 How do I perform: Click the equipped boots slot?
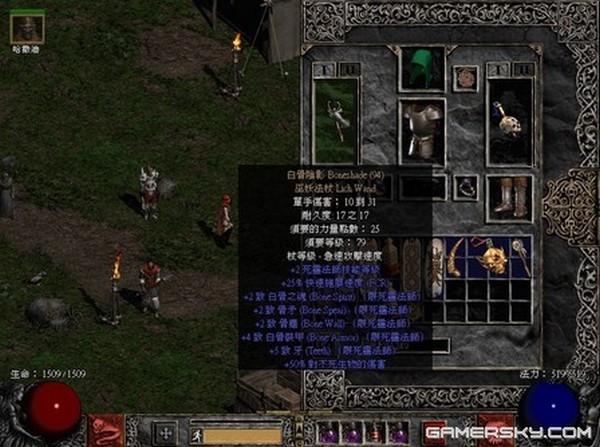click(509, 197)
